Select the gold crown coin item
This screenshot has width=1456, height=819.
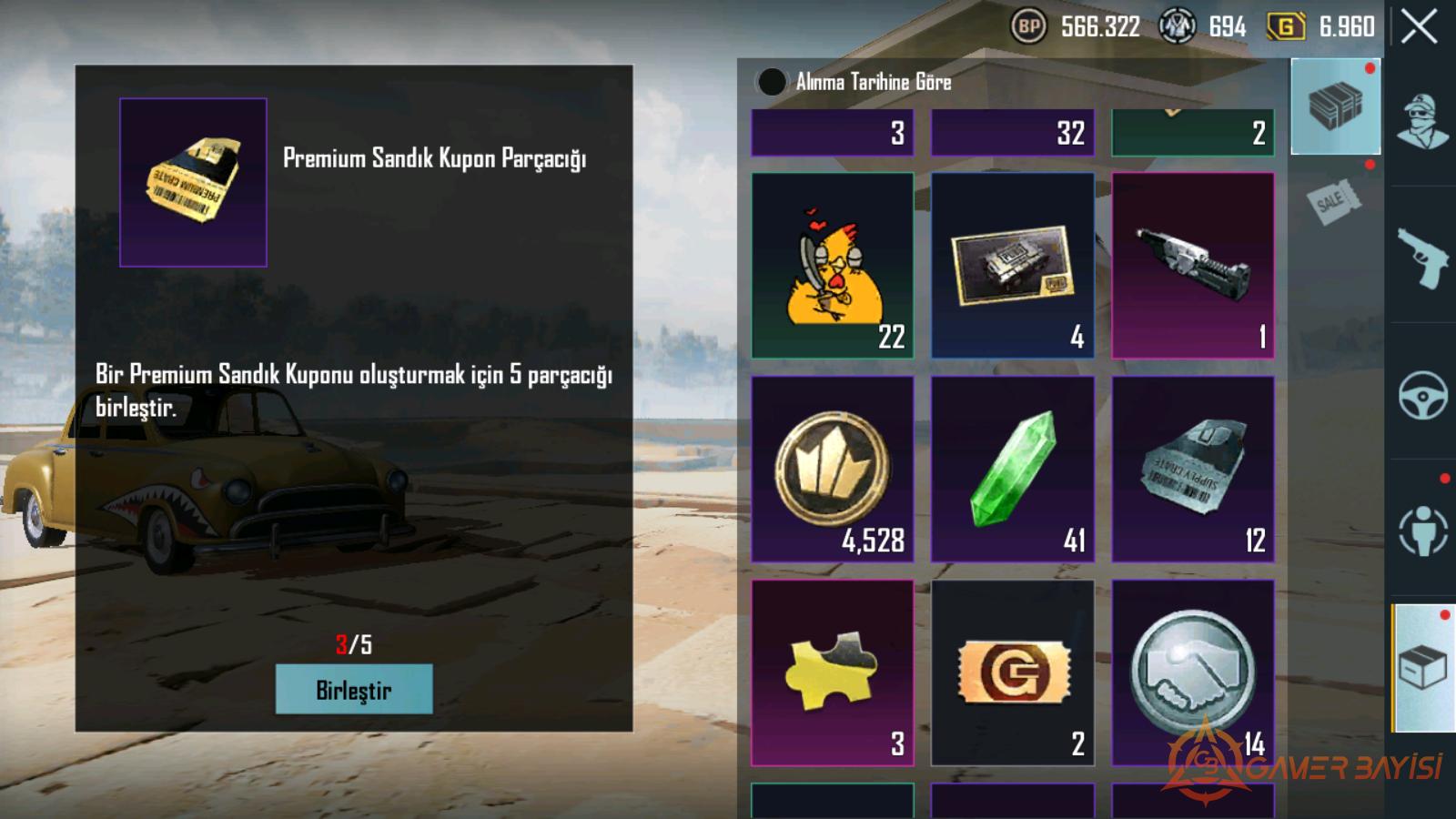coord(833,469)
